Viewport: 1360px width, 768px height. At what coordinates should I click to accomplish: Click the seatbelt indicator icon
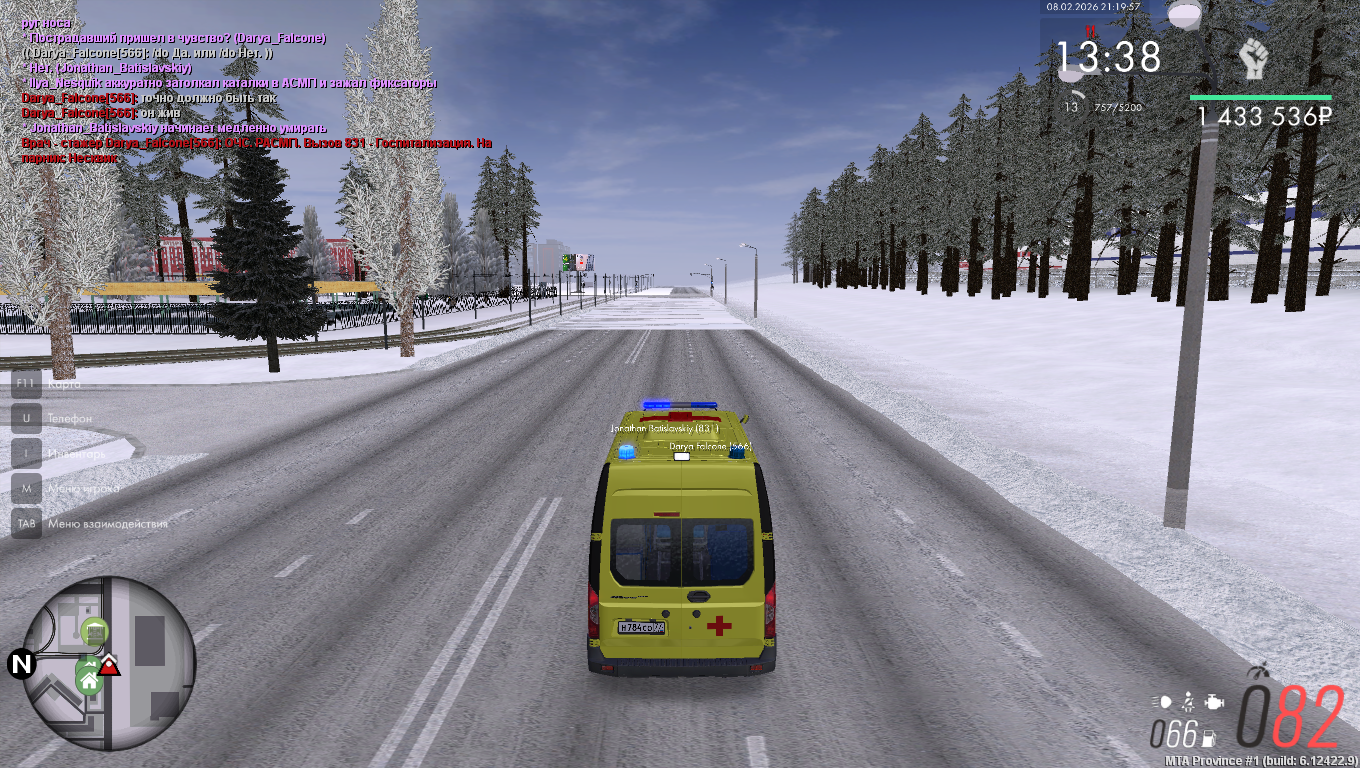(x=1188, y=700)
